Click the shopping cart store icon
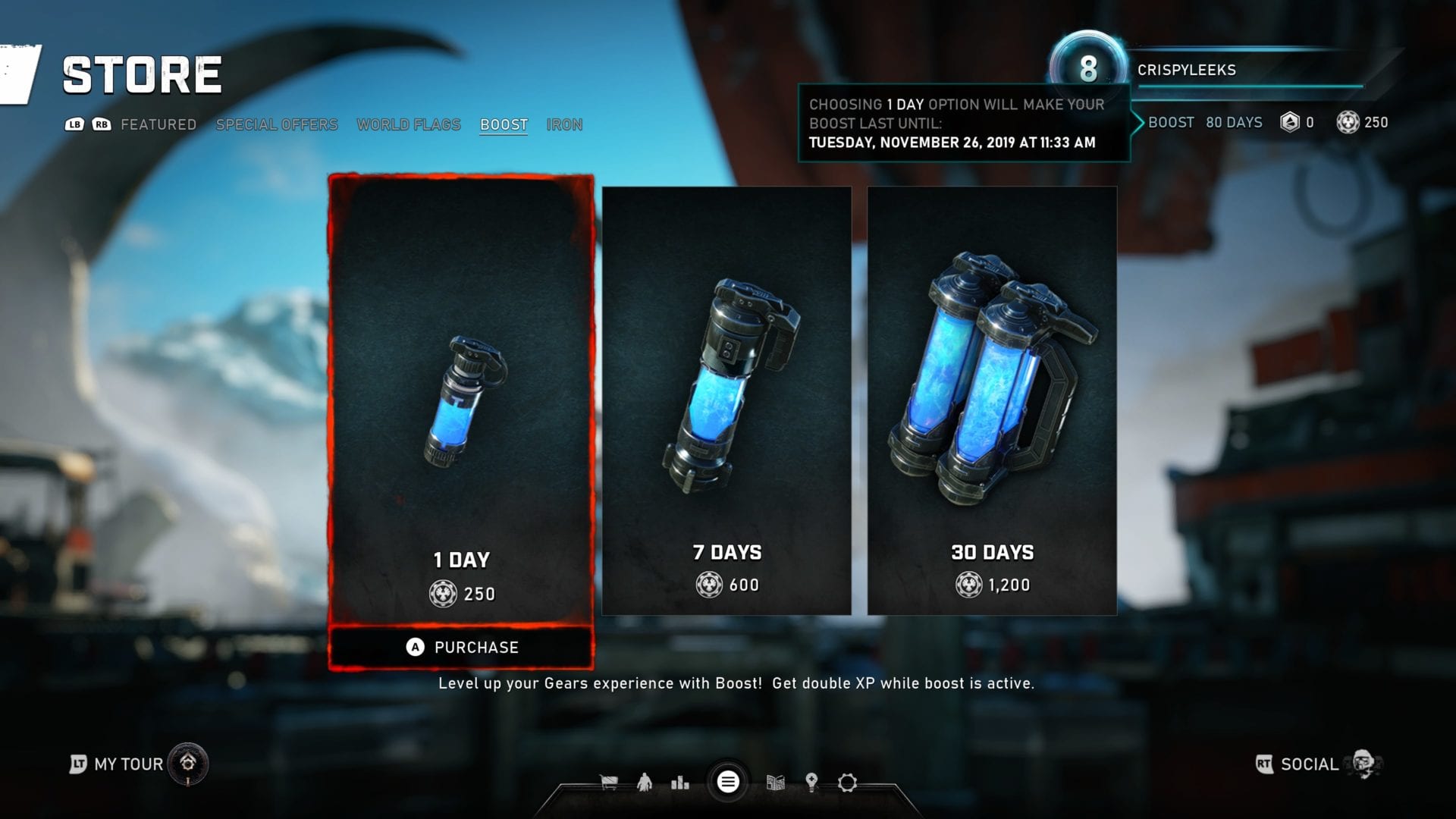Viewport: 1456px width, 819px height. click(x=608, y=783)
